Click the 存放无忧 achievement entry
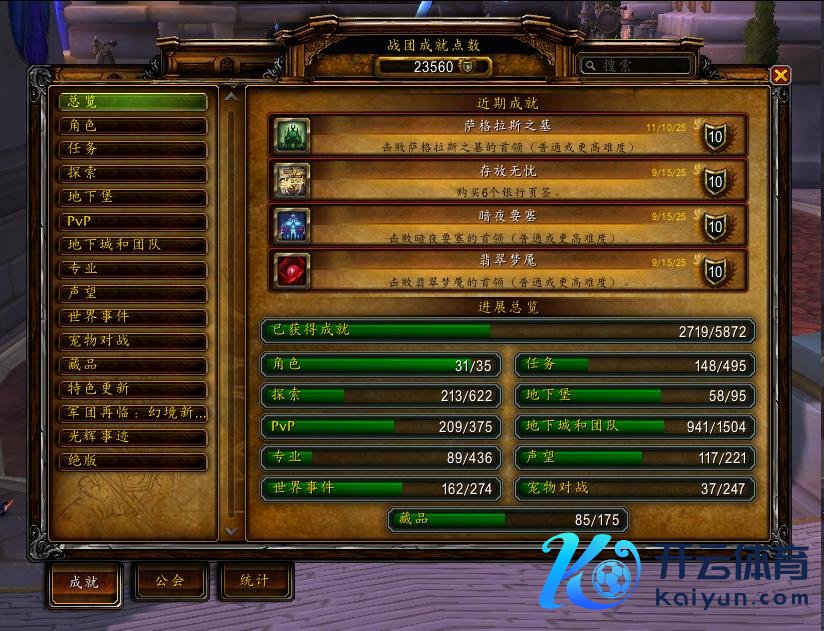Viewport: 824px width, 631px height. 508,180
